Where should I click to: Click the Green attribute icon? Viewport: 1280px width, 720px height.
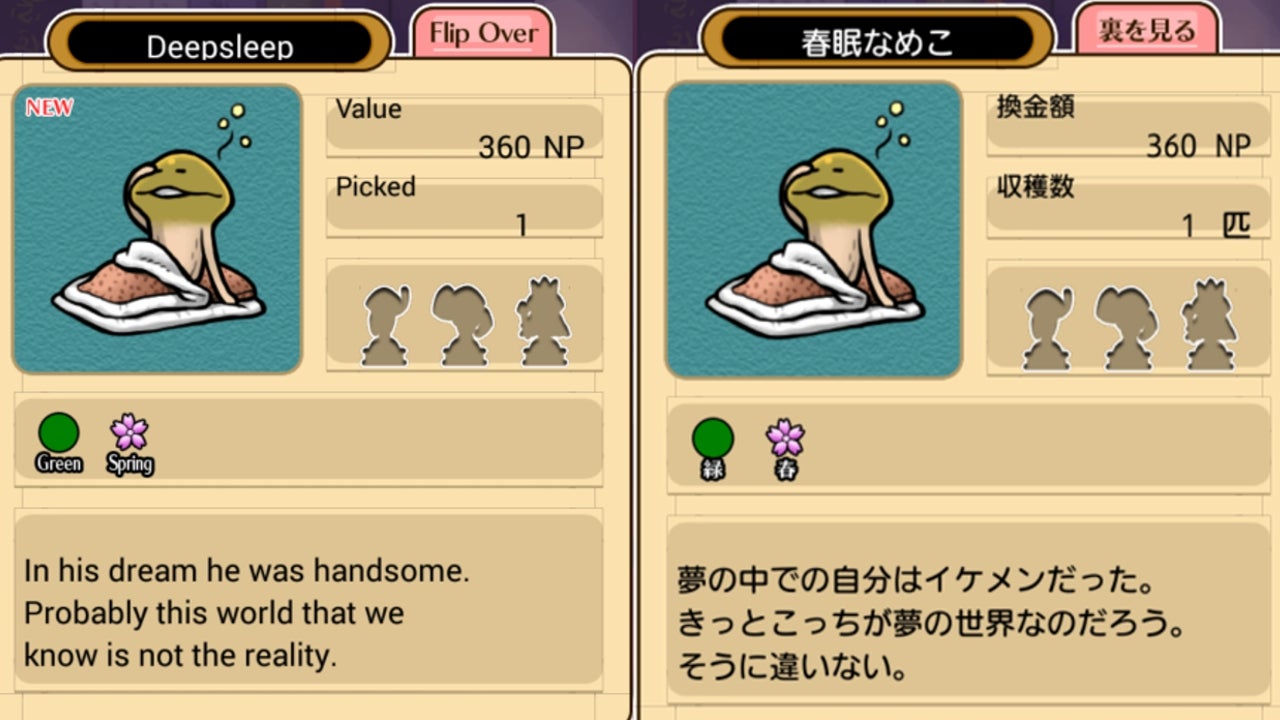(x=59, y=434)
